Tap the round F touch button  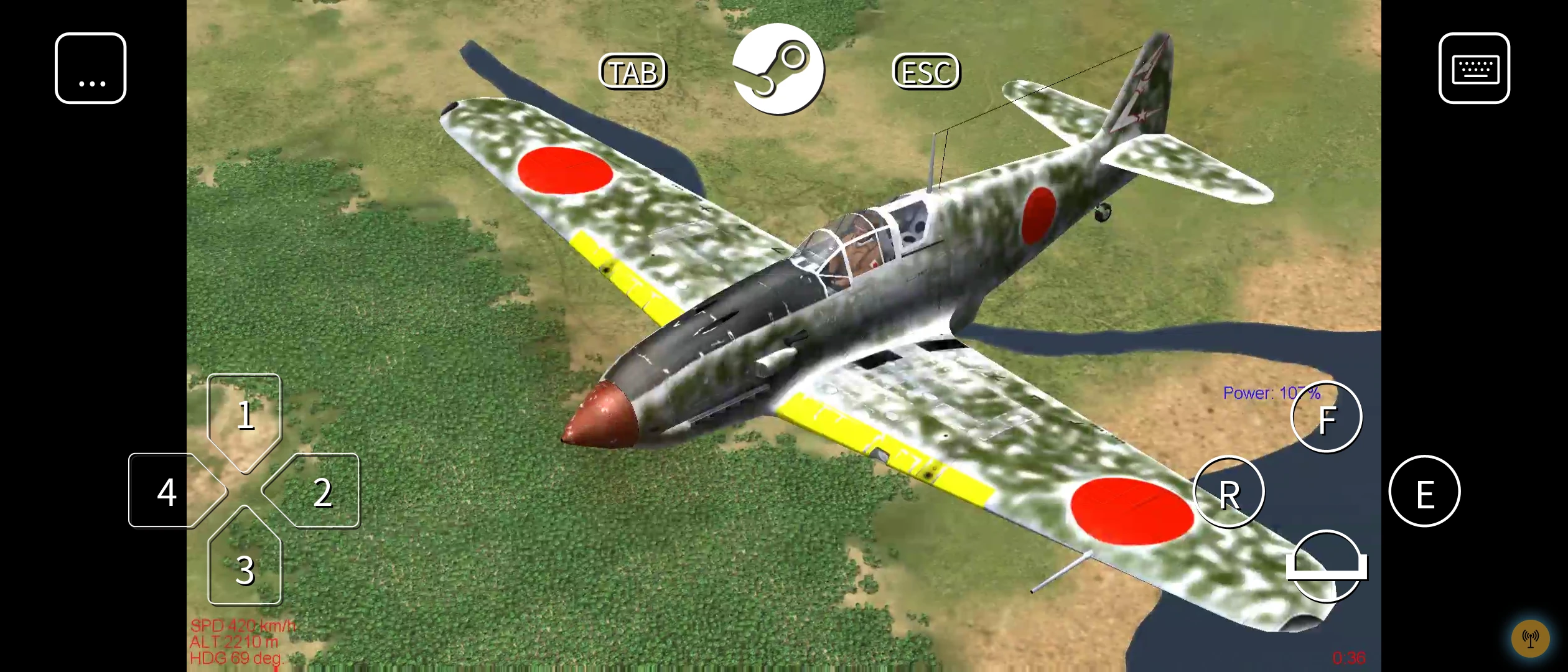pyautogui.click(x=1327, y=417)
